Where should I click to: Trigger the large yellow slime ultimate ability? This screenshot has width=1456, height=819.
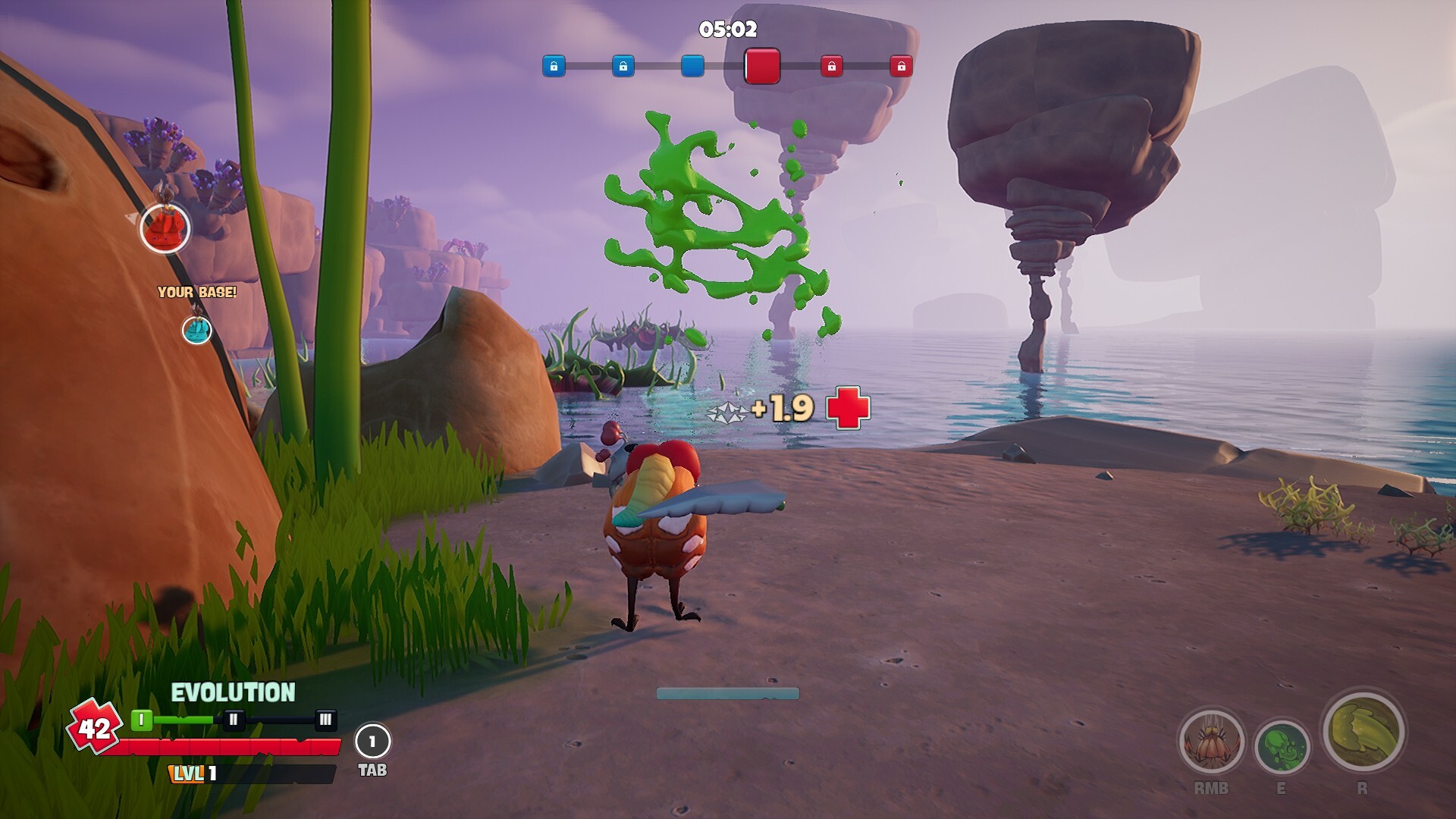[x=1363, y=731]
